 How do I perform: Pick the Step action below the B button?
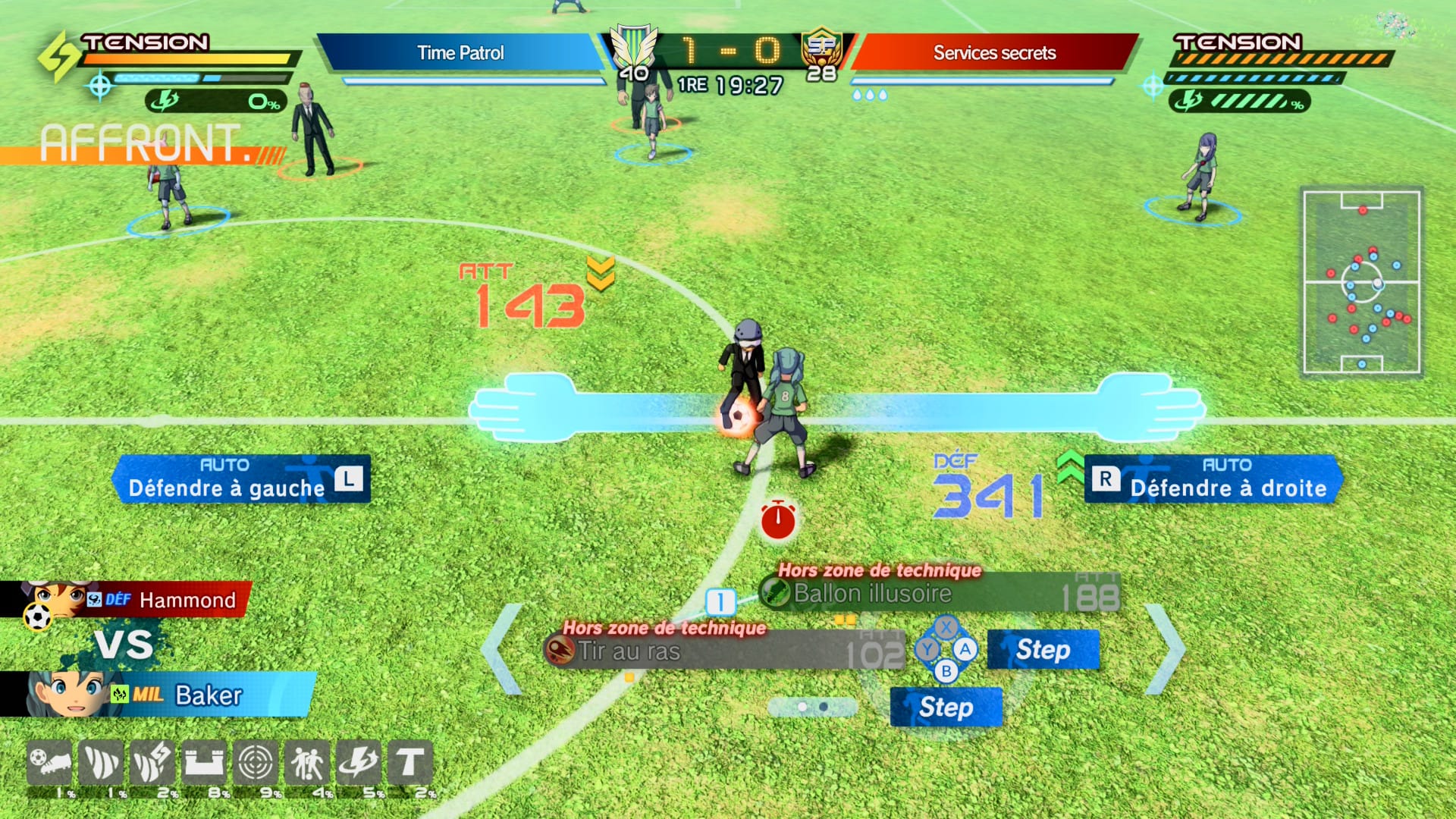(x=946, y=708)
